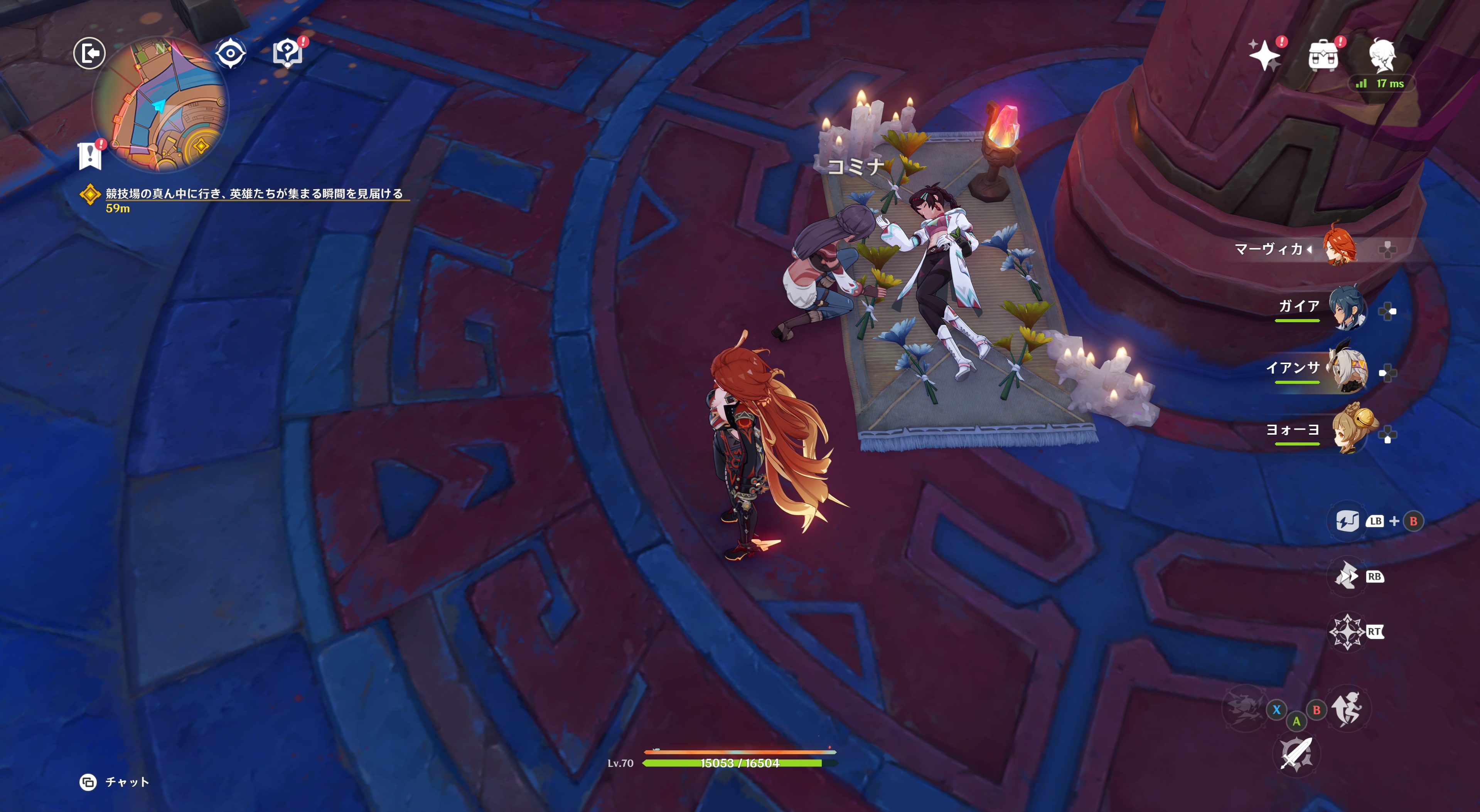
Task: Open the Wish star icon
Action: (x=1264, y=56)
